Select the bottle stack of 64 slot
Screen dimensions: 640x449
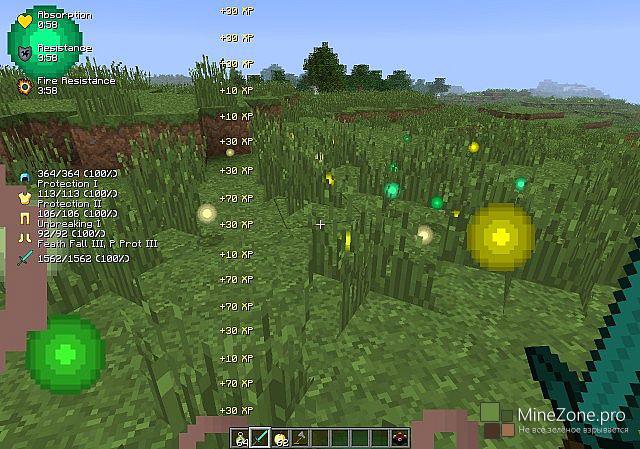tap(243, 437)
